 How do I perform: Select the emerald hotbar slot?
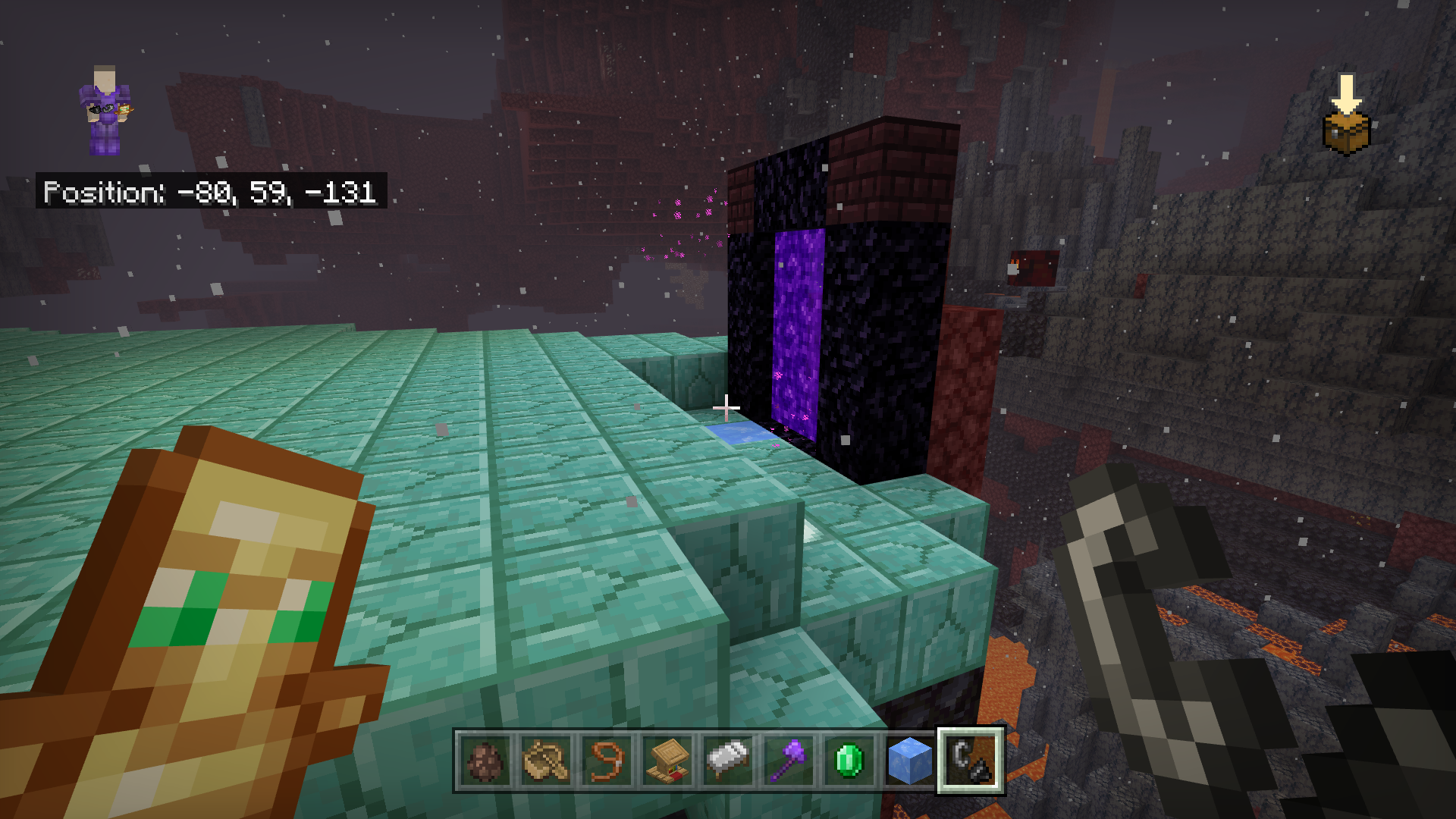849,761
